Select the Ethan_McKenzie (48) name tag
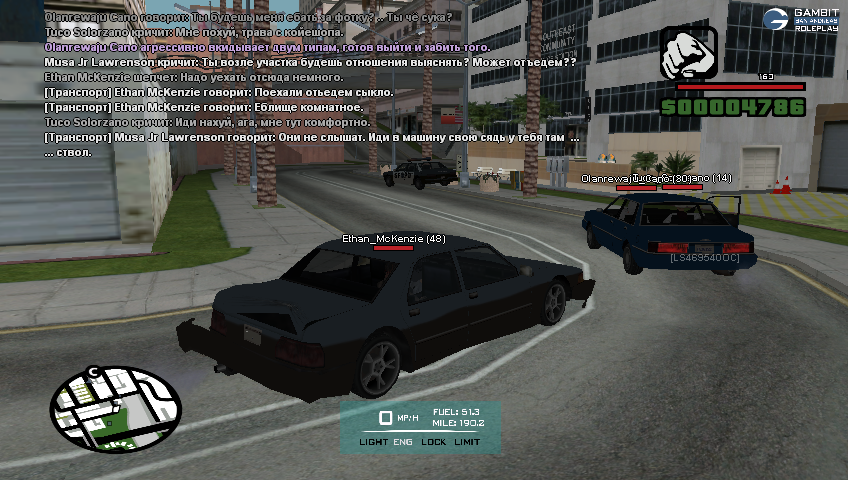Screen dimensions: 848x480 pos(393,239)
